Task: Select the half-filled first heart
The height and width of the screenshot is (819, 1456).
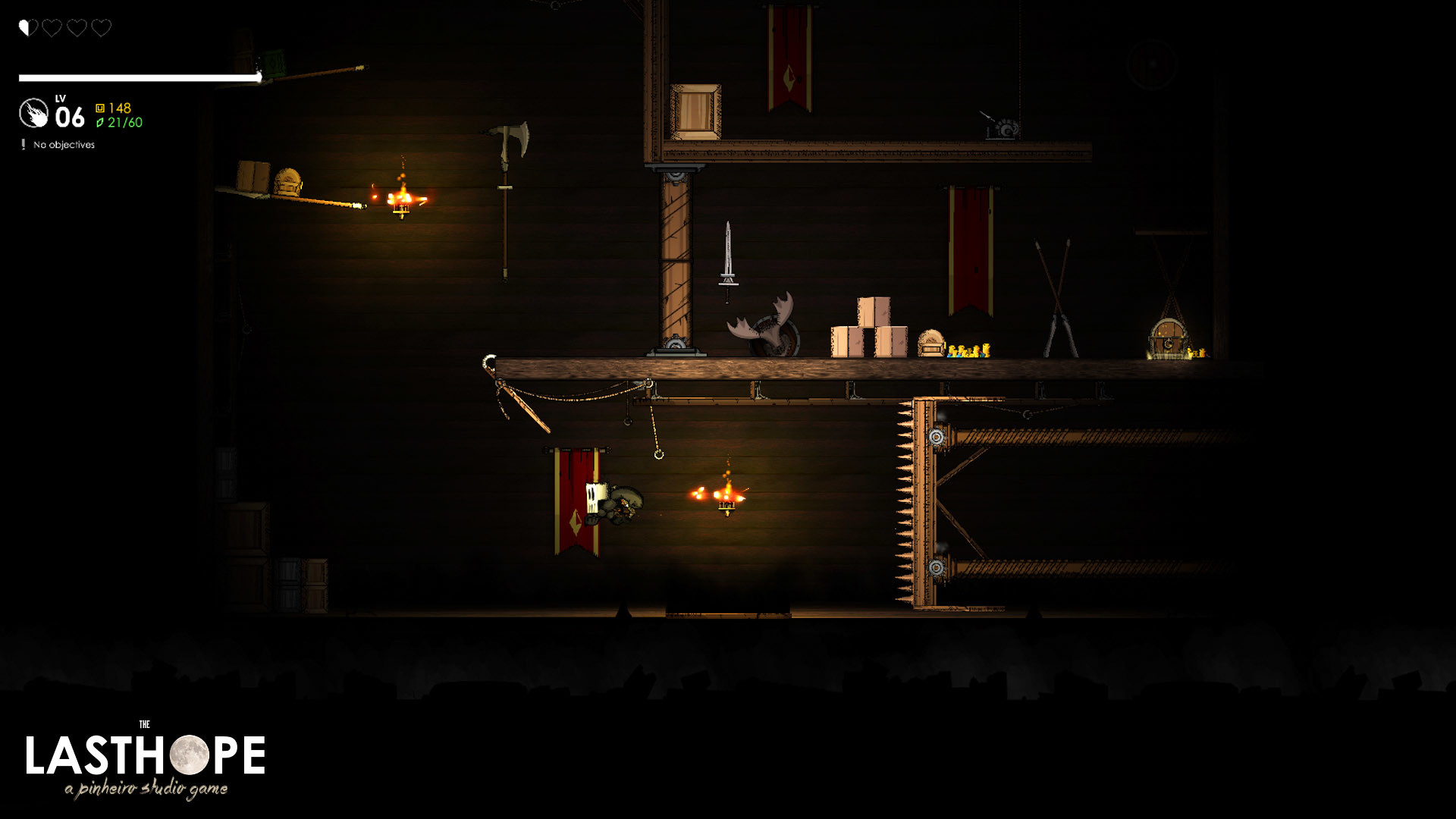Action: coord(28,29)
